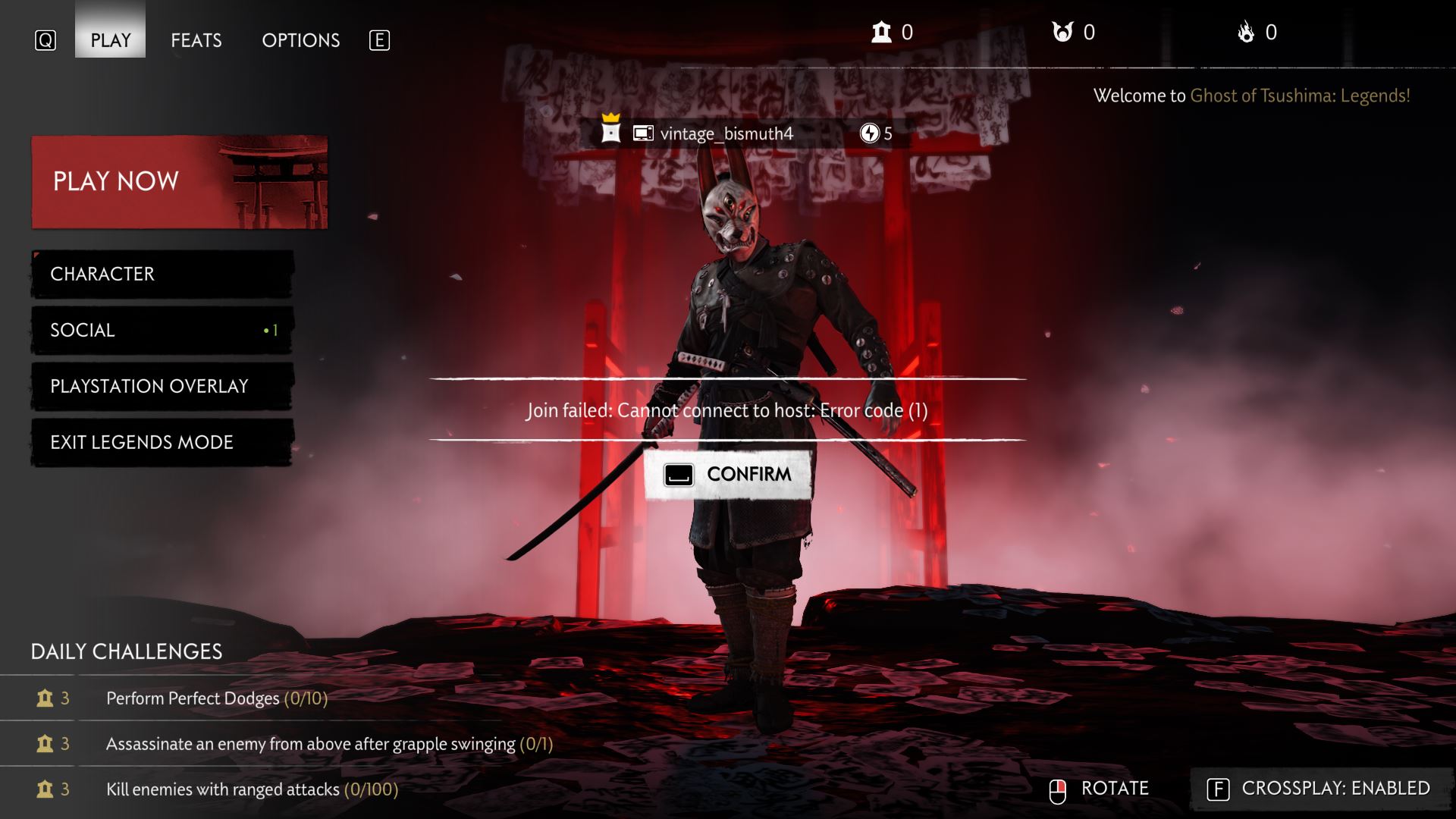Select EXIT LEGENDS MODE
This screenshot has height=819, width=1456.
[161, 442]
